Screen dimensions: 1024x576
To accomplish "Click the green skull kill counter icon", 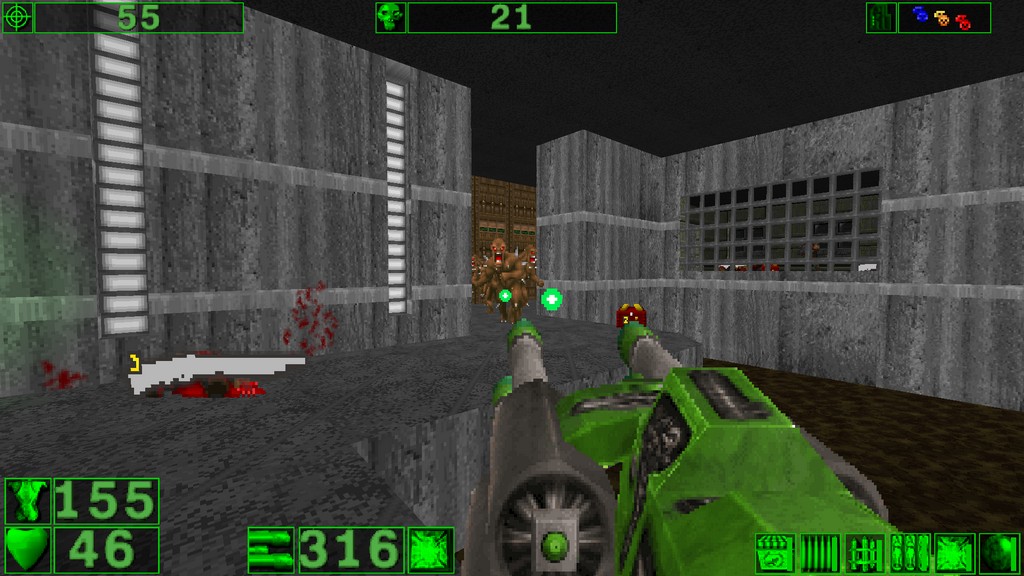I will click(x=390, y=17).
